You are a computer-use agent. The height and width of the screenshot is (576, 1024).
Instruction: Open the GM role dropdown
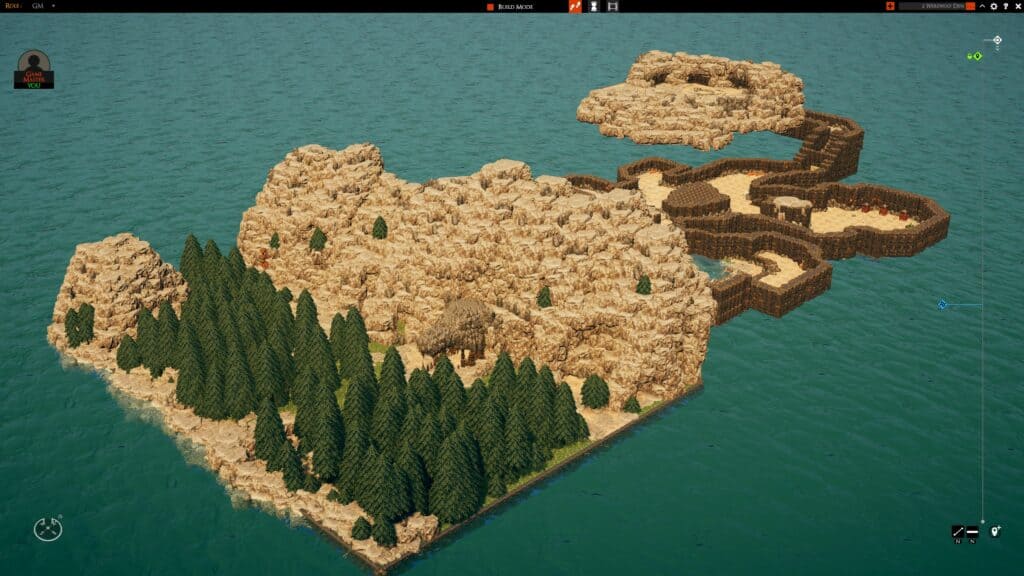53,6
